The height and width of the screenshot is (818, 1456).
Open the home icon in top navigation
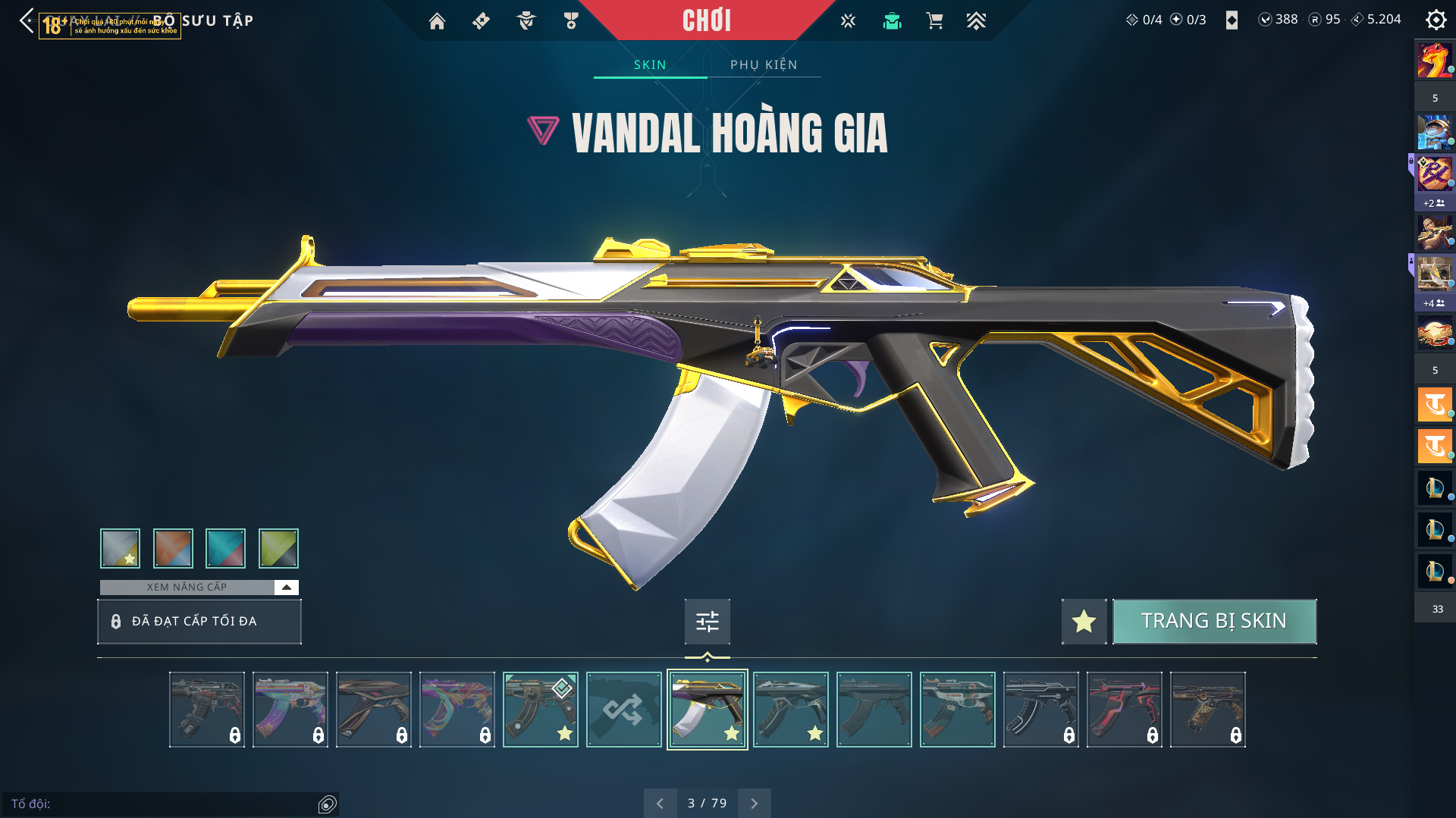click(x=437, y=21)
